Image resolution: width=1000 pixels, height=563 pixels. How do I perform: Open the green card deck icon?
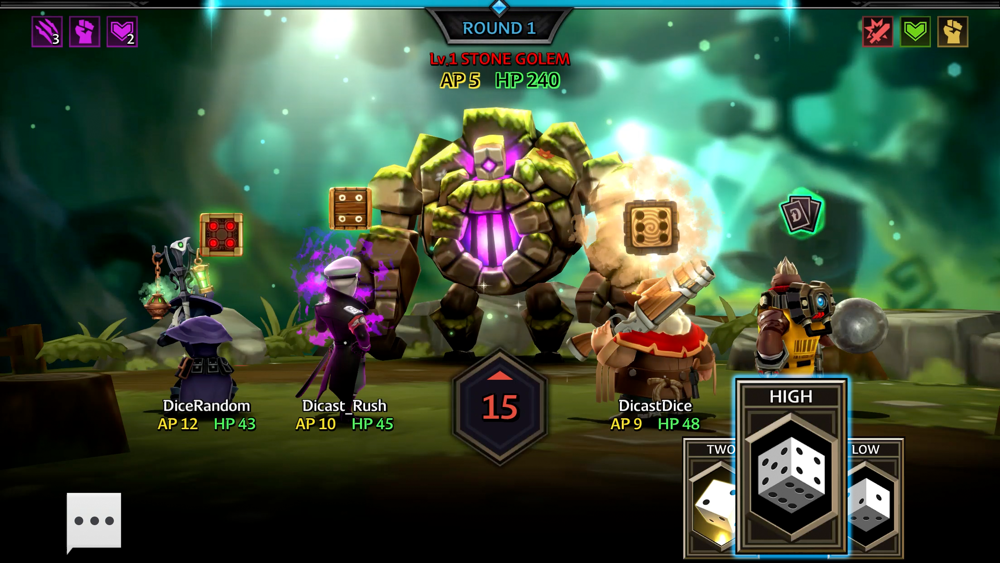click(x=801, y=214)
